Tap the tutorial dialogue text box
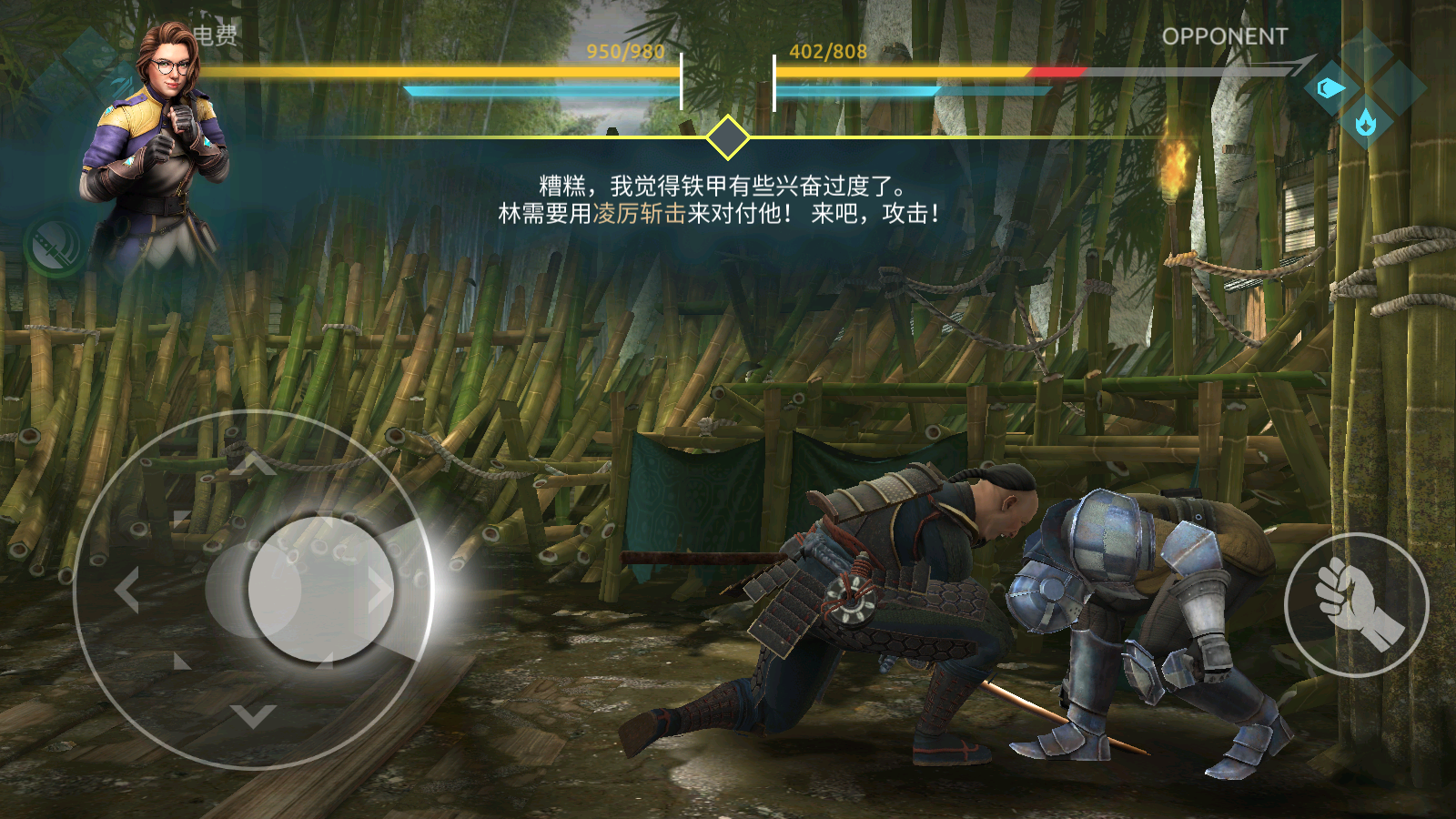Viewport: 1456px width, 819px height. (x=719, y=200)
